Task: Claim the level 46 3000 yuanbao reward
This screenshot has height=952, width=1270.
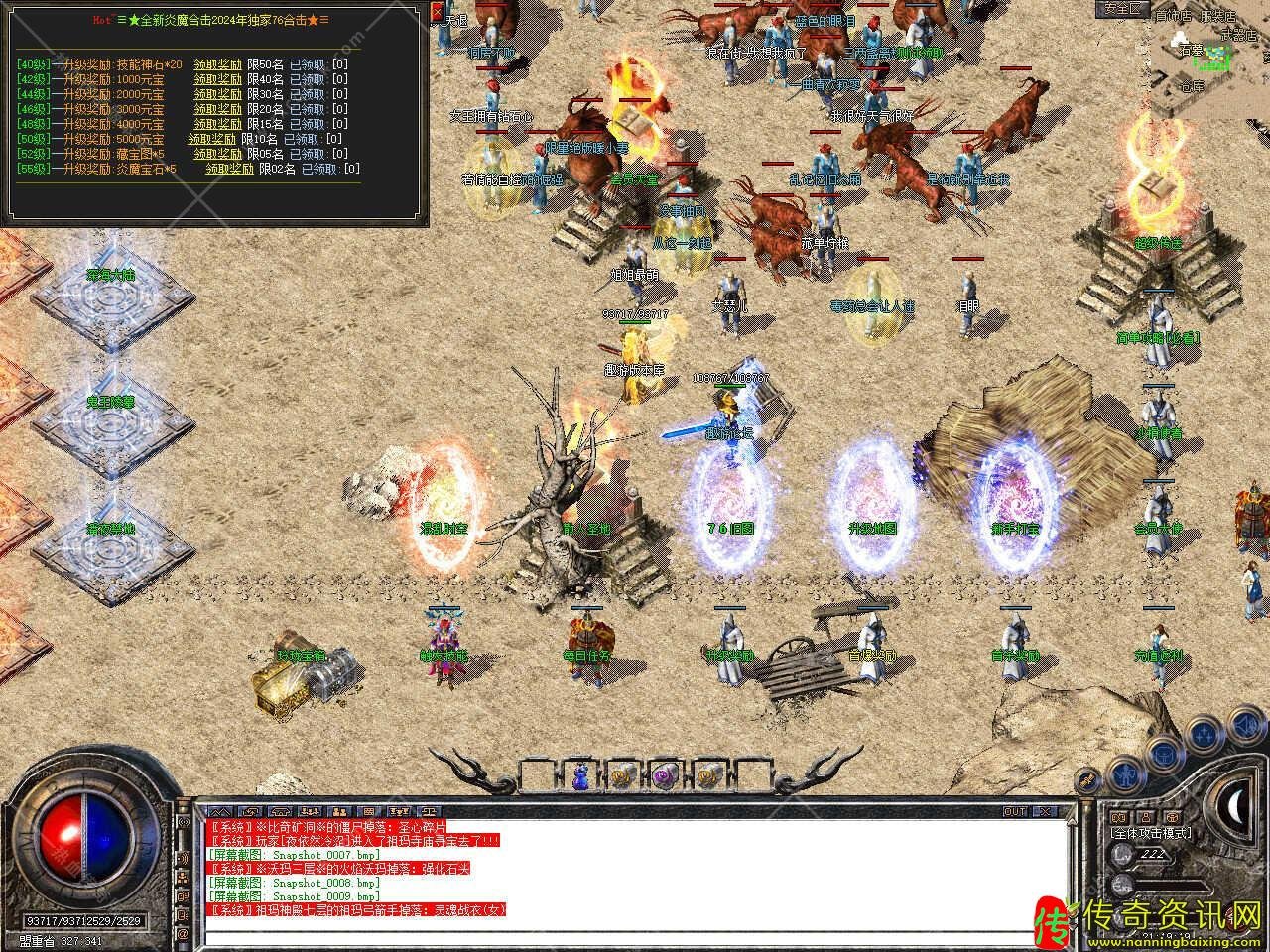Action: pyautogui.click(x=217, y=109)
